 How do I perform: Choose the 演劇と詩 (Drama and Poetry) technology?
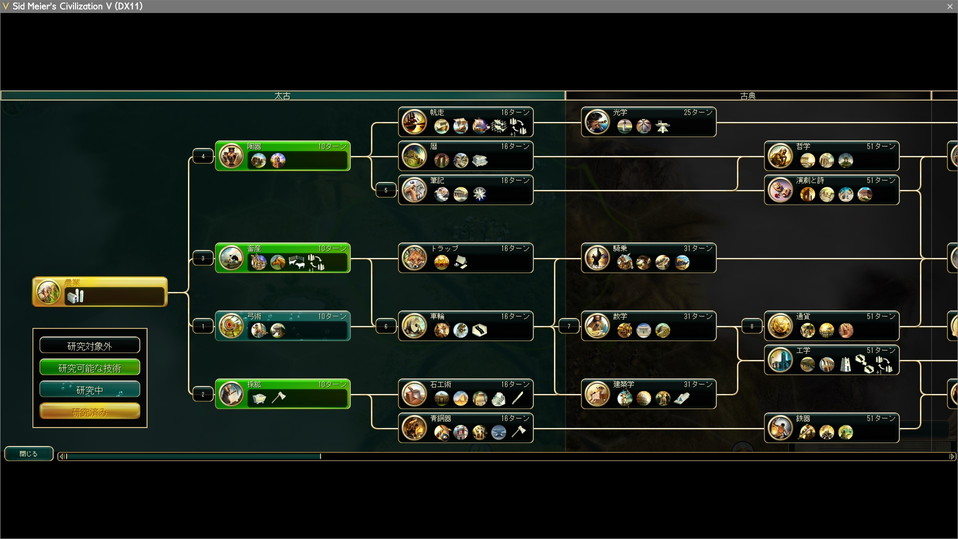[832, 190]
